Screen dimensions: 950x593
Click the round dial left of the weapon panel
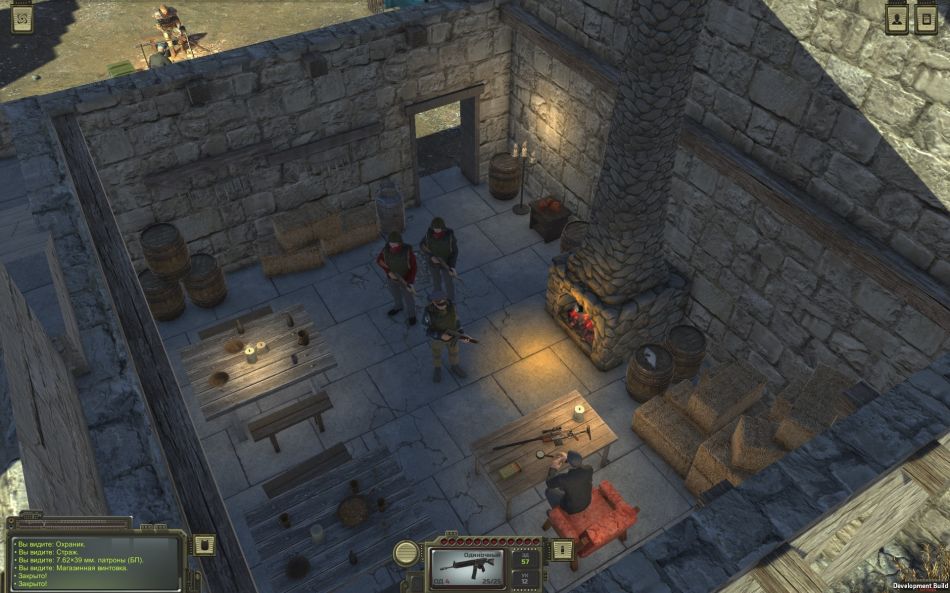pos(406,553)
